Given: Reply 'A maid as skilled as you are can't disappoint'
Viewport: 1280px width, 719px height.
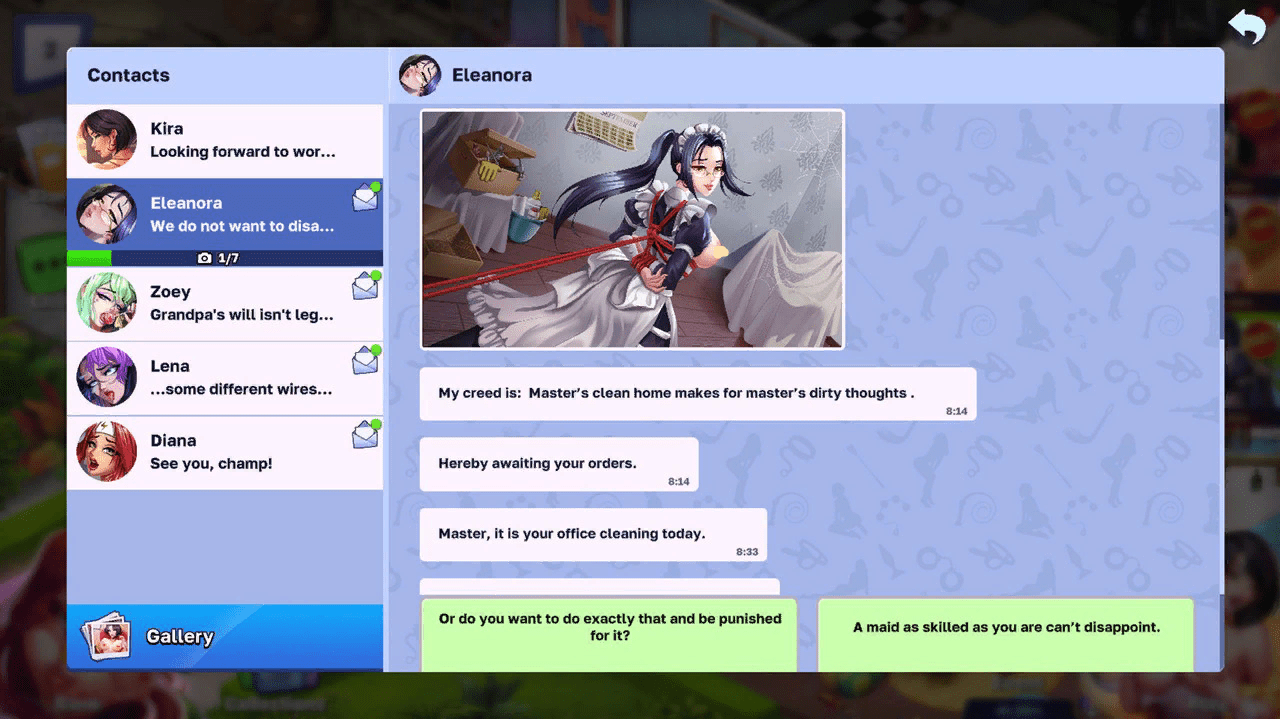Looking at the screenshot, I should pos(1006,630).
